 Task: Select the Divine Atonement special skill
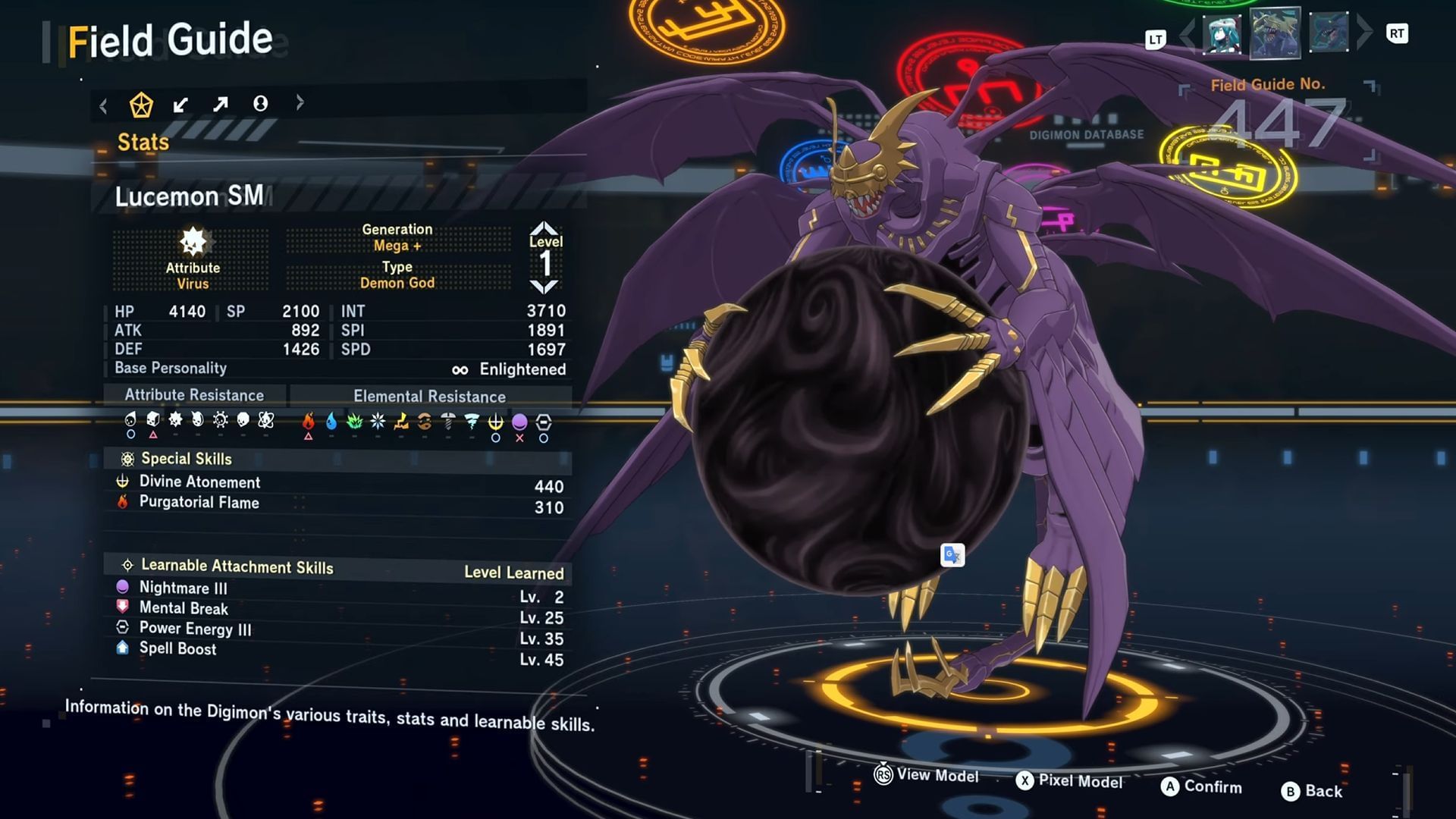pyautogui.click(x=199, y=482)
